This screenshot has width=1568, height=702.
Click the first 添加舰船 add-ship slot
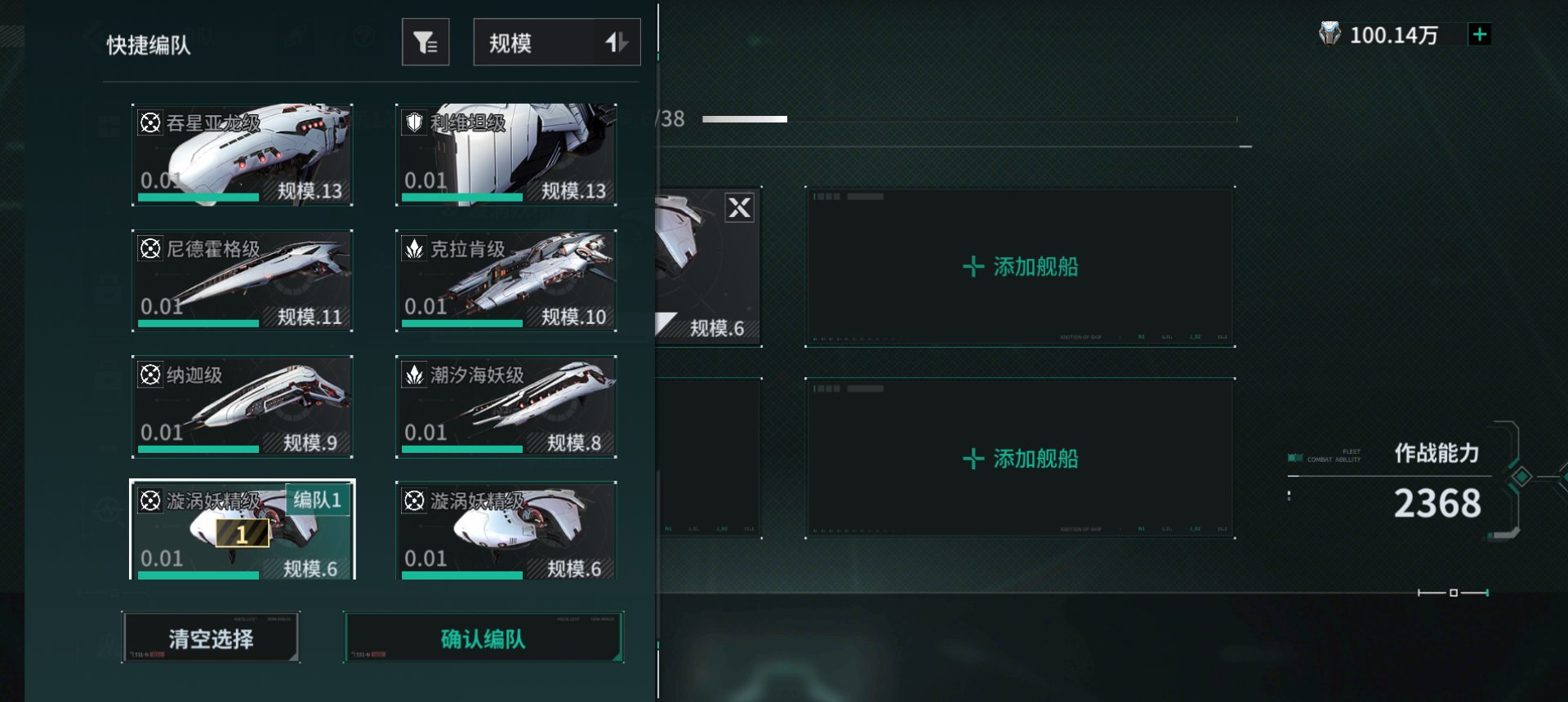pyautogui.click(x=1019, y=267)
